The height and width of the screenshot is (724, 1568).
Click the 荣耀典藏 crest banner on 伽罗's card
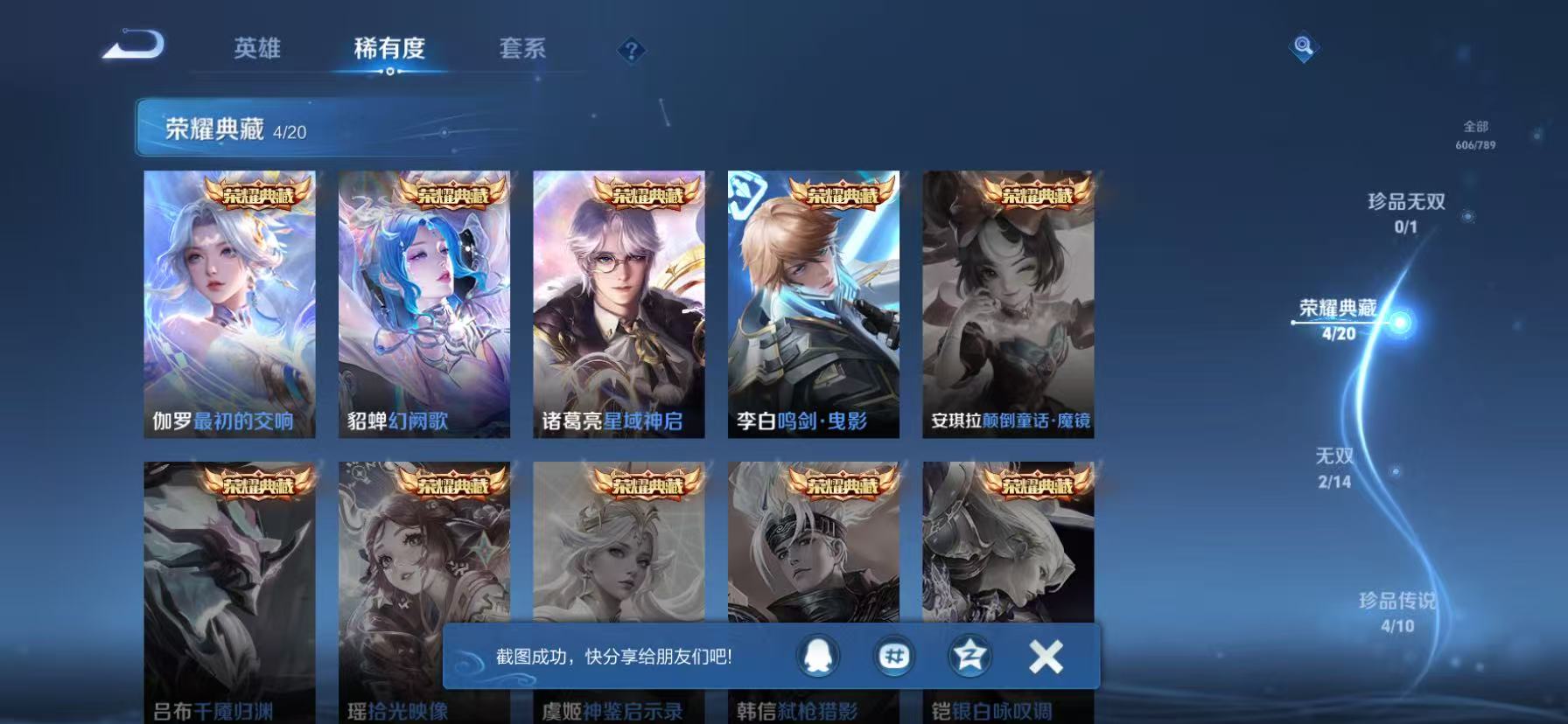tap(259, 194)
